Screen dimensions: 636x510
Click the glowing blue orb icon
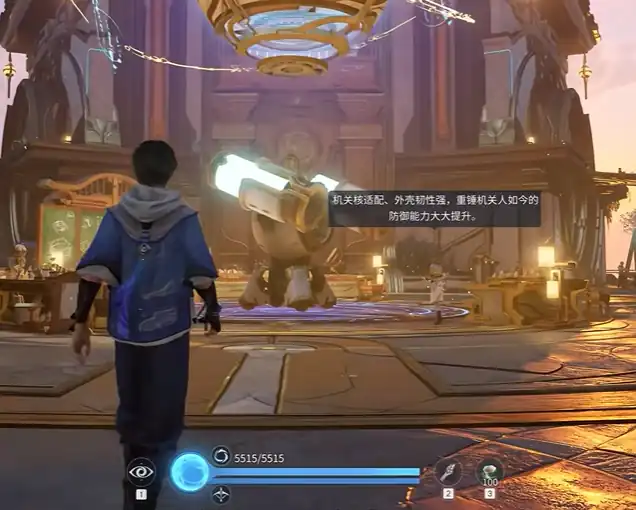(x=189, y=472)
